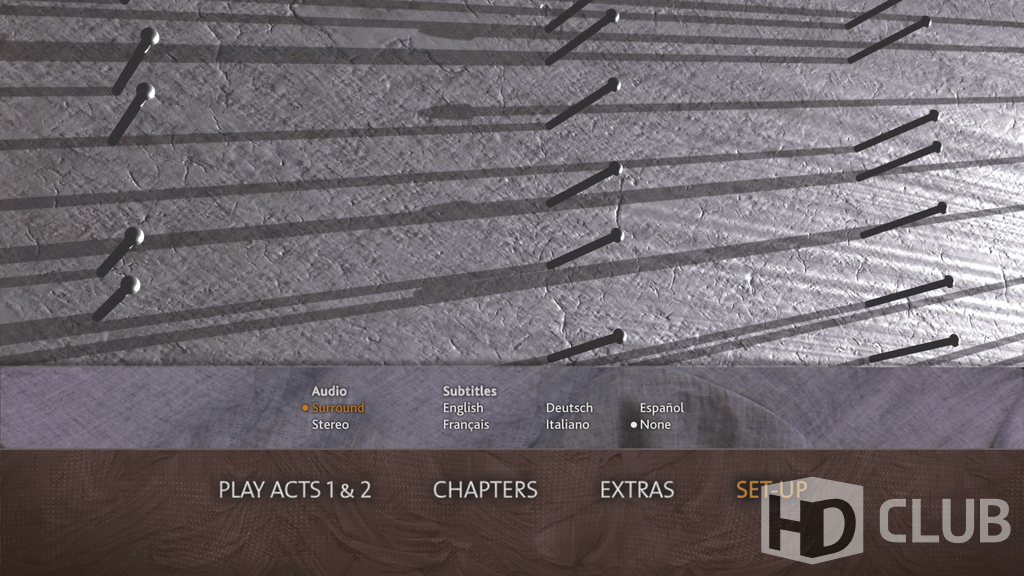Switch subtitles to Deutsch
The image size is (1024, 576).
point(569,408)
